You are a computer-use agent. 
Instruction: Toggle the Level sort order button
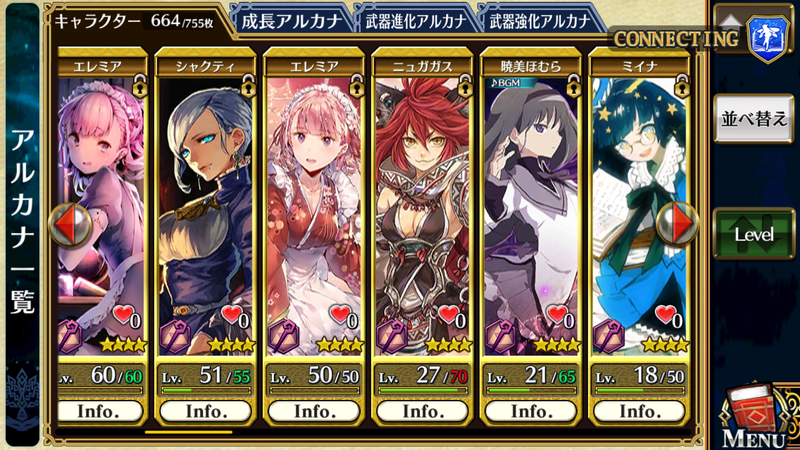click(x=753, y=234)
